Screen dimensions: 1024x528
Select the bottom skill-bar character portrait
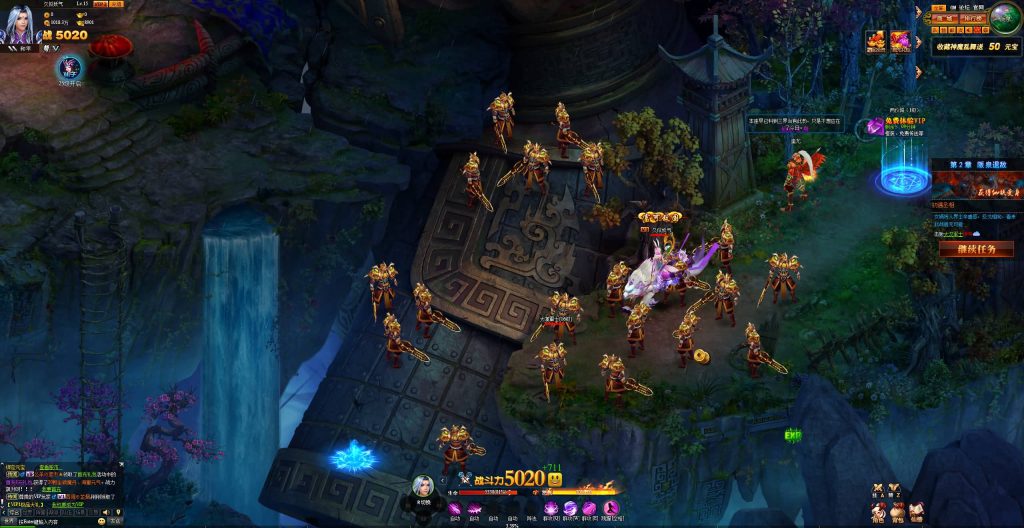(x=424, y=487)
